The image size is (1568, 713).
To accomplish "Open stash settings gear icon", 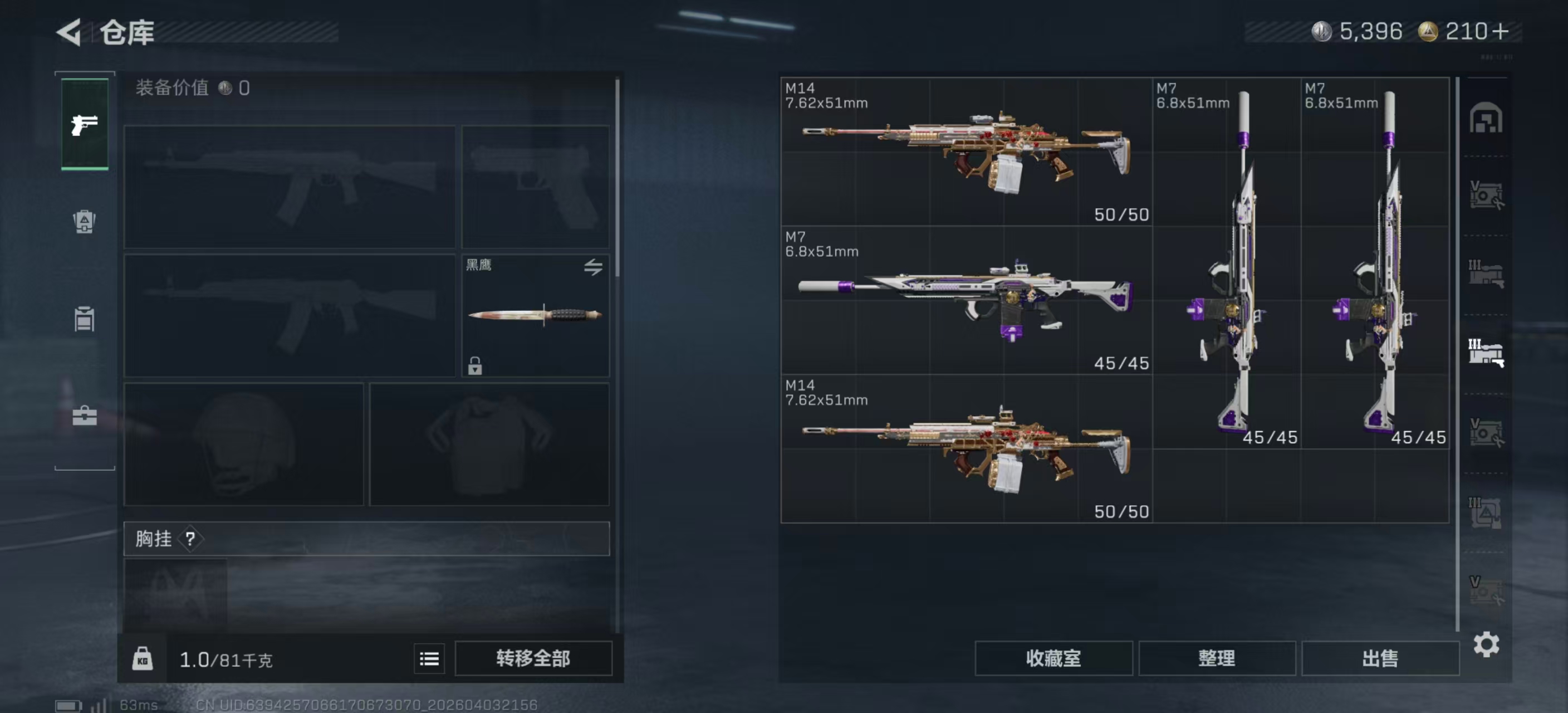I will pyautogui.click(x=1486, y=644).
